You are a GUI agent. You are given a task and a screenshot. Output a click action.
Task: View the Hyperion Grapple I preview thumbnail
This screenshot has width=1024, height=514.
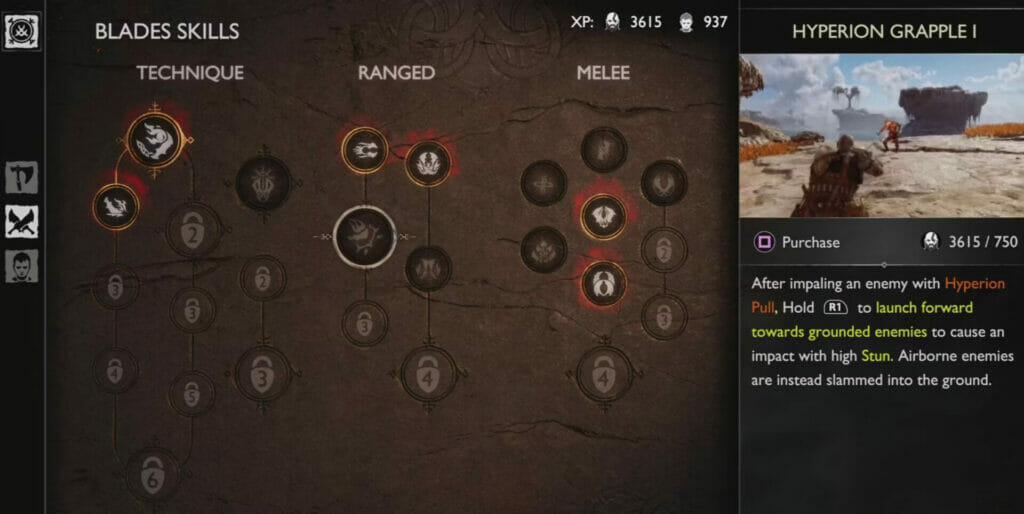point(881,136)
